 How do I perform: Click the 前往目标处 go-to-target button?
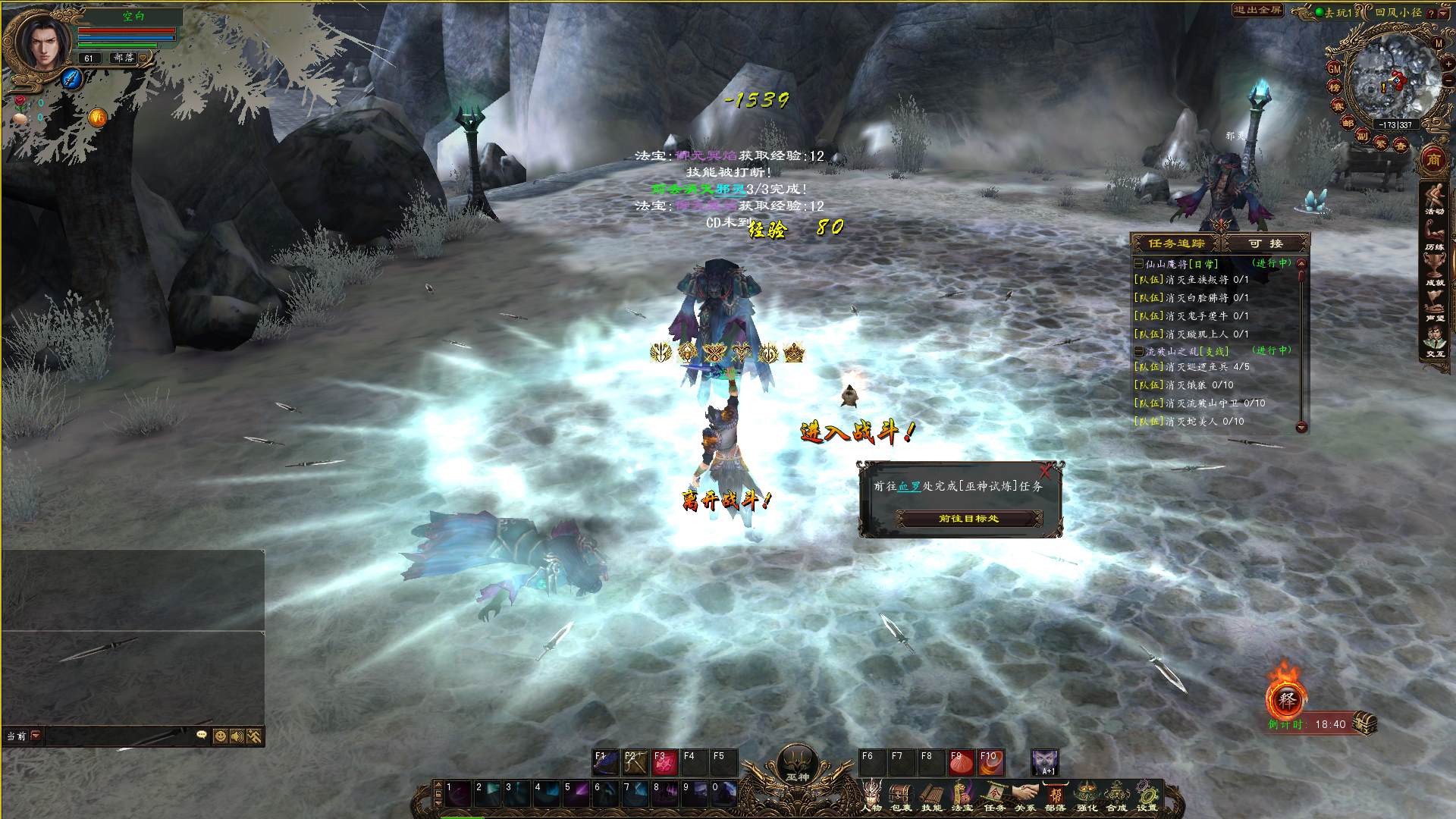[x=968, y=519]
